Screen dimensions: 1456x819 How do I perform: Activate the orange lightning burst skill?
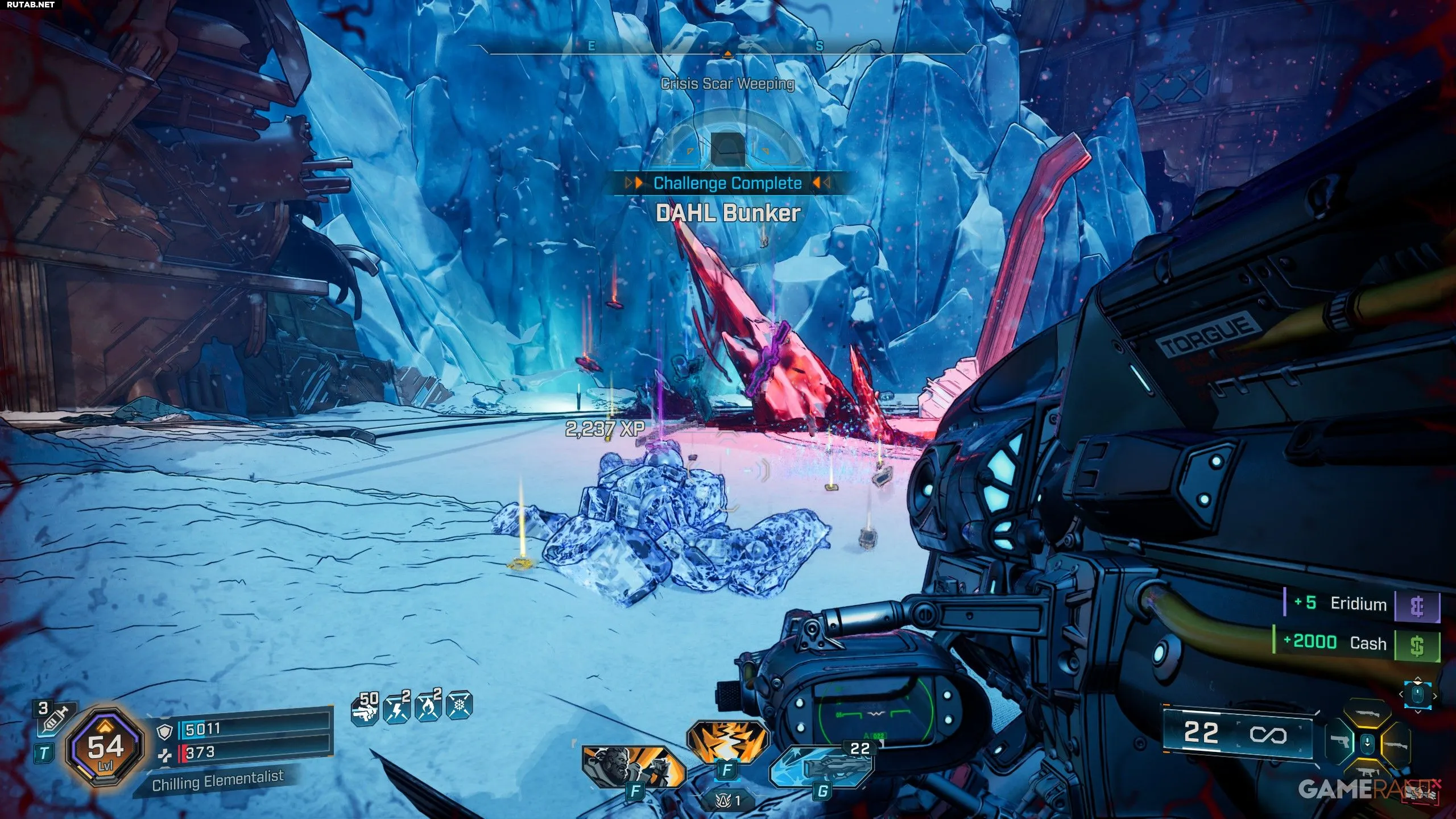click(x=726, y=742)
